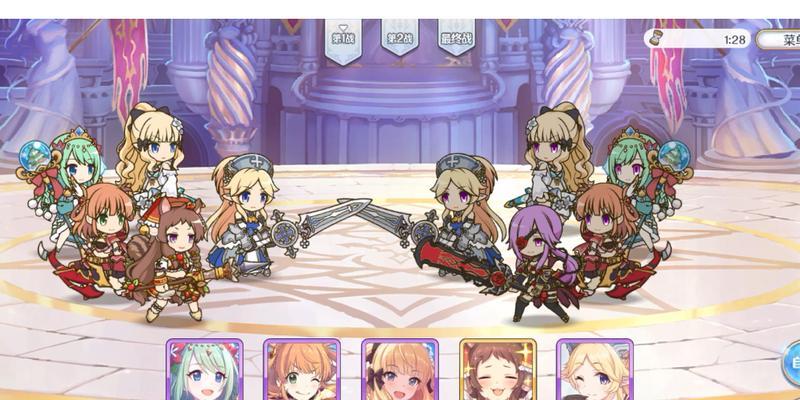Viewport: 800px width, 400px height.
Task: Select the blonde elf girl portrait card
Action: click(x=594, y=371)
